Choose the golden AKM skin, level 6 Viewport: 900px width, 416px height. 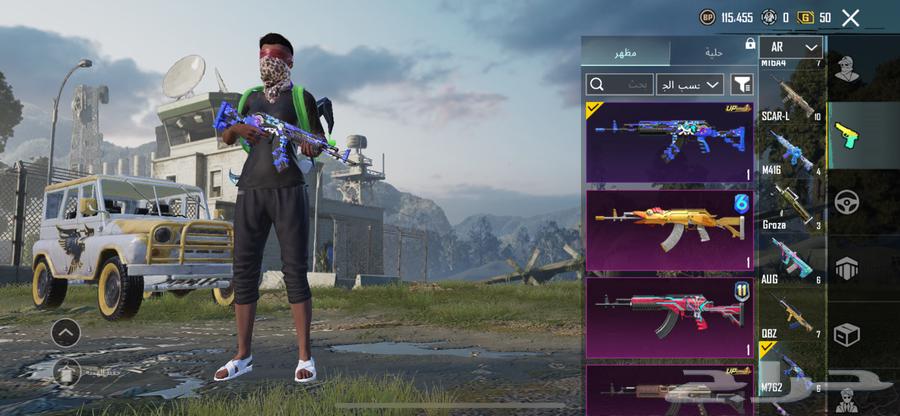[x=669, y=231]
